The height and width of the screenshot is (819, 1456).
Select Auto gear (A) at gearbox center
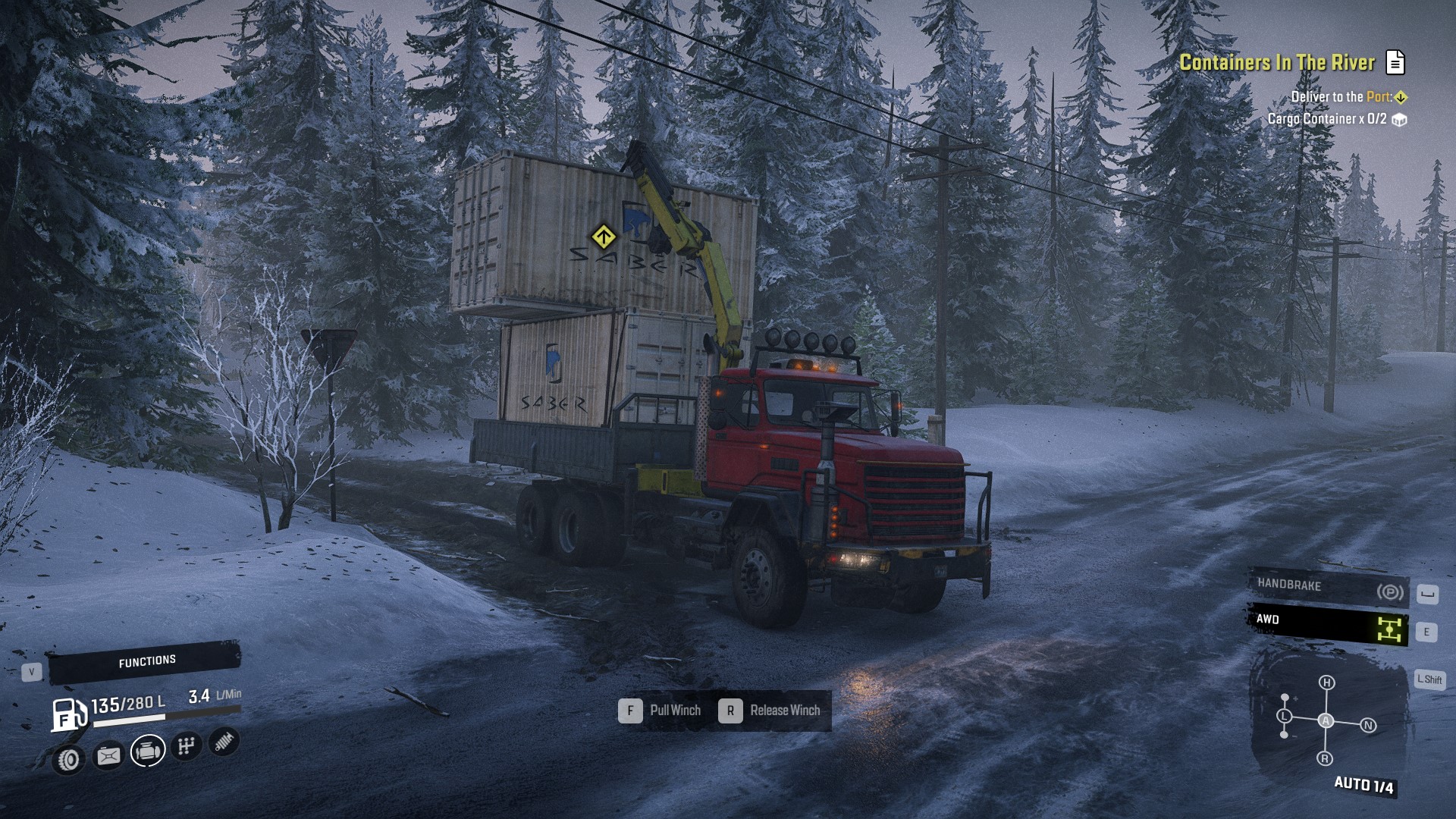(1326, 720)
